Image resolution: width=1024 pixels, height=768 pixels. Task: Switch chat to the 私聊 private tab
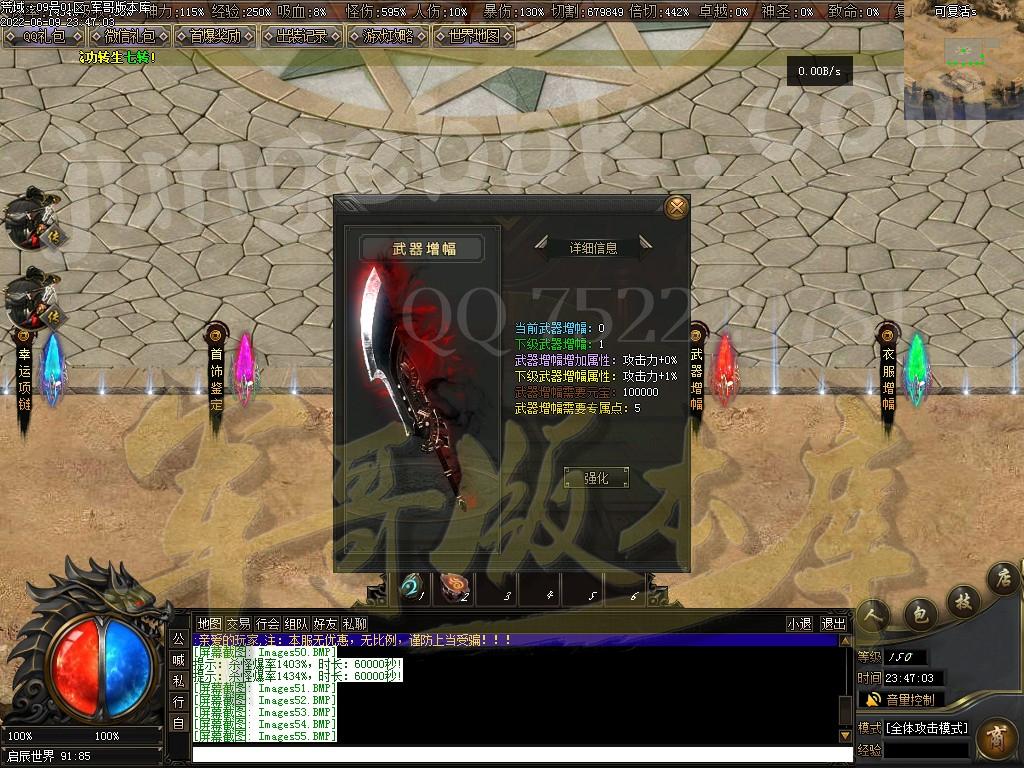point(354,623)
